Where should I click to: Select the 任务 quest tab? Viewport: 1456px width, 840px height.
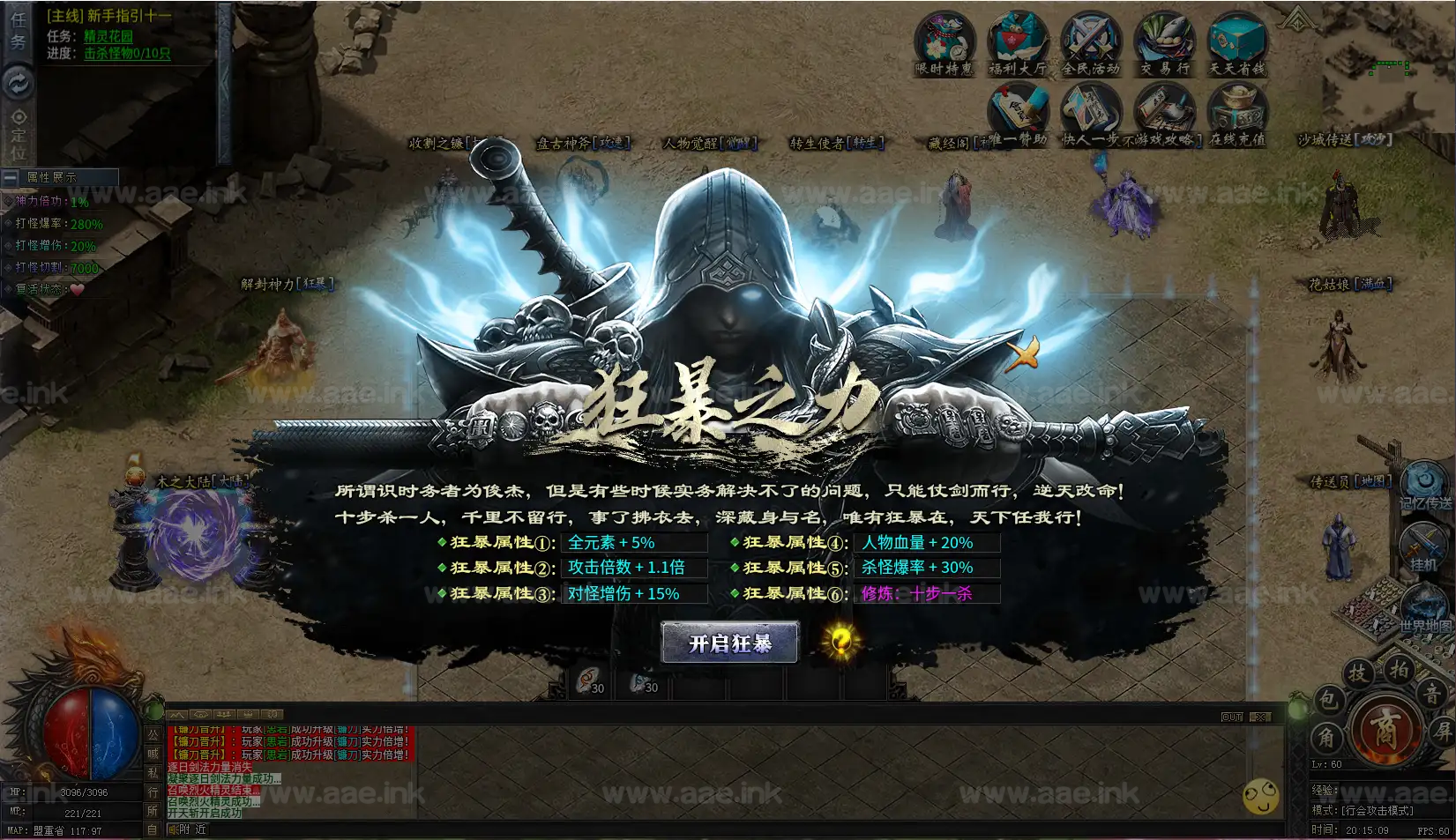pyautogui.click(x=19, y=31)
